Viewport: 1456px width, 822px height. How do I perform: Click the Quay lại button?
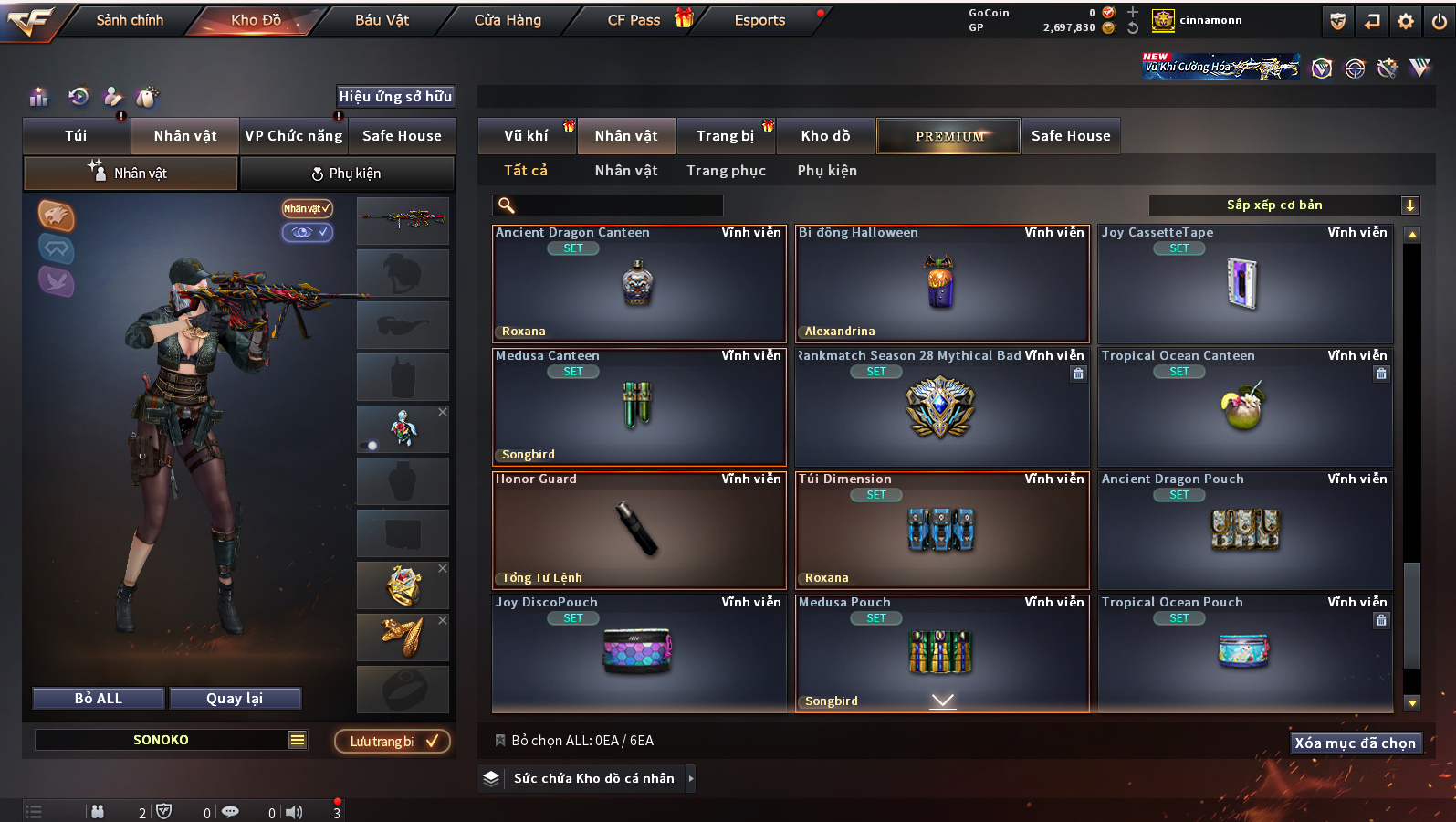click(x=235, y=699)
